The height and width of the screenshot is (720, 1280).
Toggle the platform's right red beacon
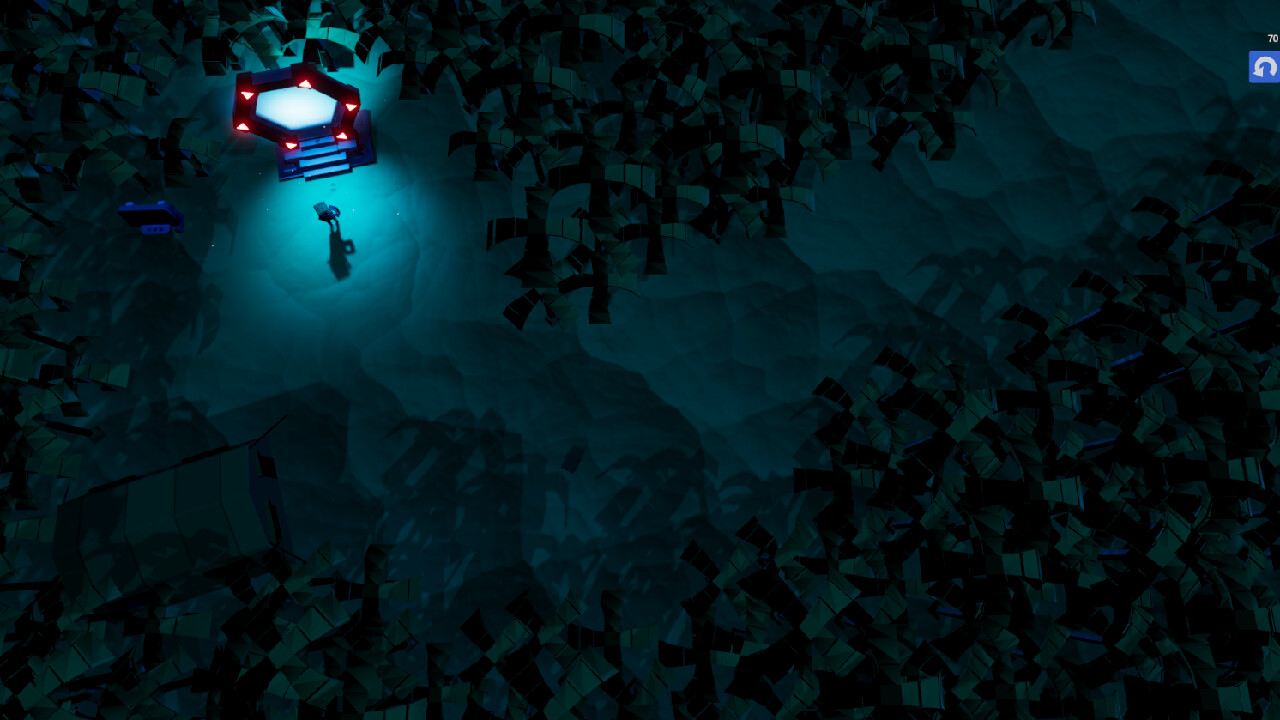coord(352,105)
